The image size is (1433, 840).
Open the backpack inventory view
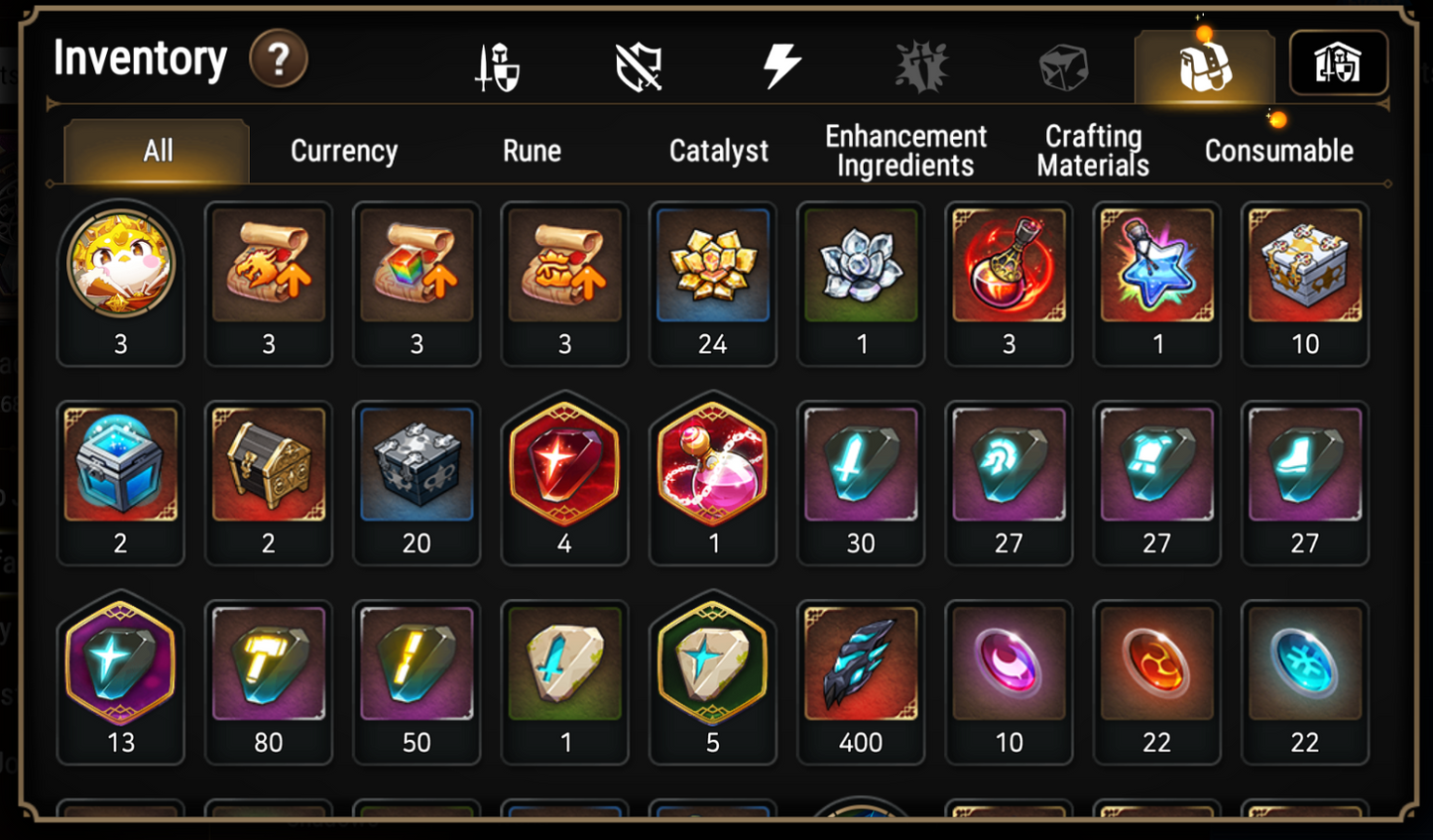(1204, 64)
